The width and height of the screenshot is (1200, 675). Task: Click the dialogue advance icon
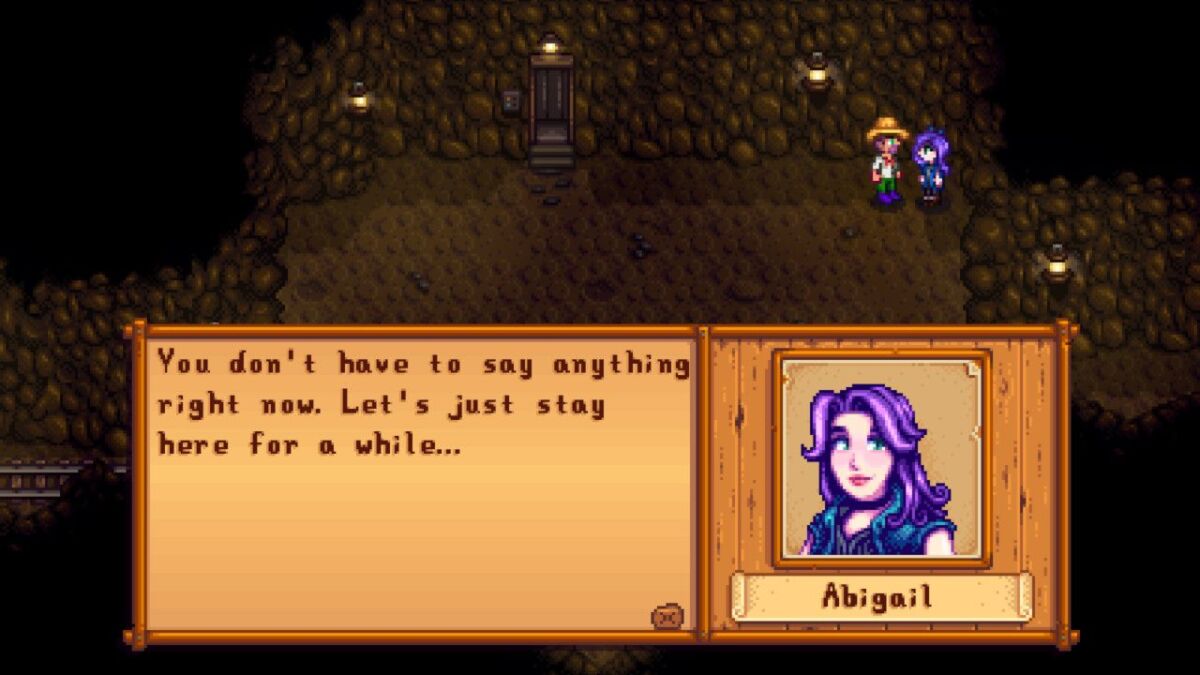667,617
